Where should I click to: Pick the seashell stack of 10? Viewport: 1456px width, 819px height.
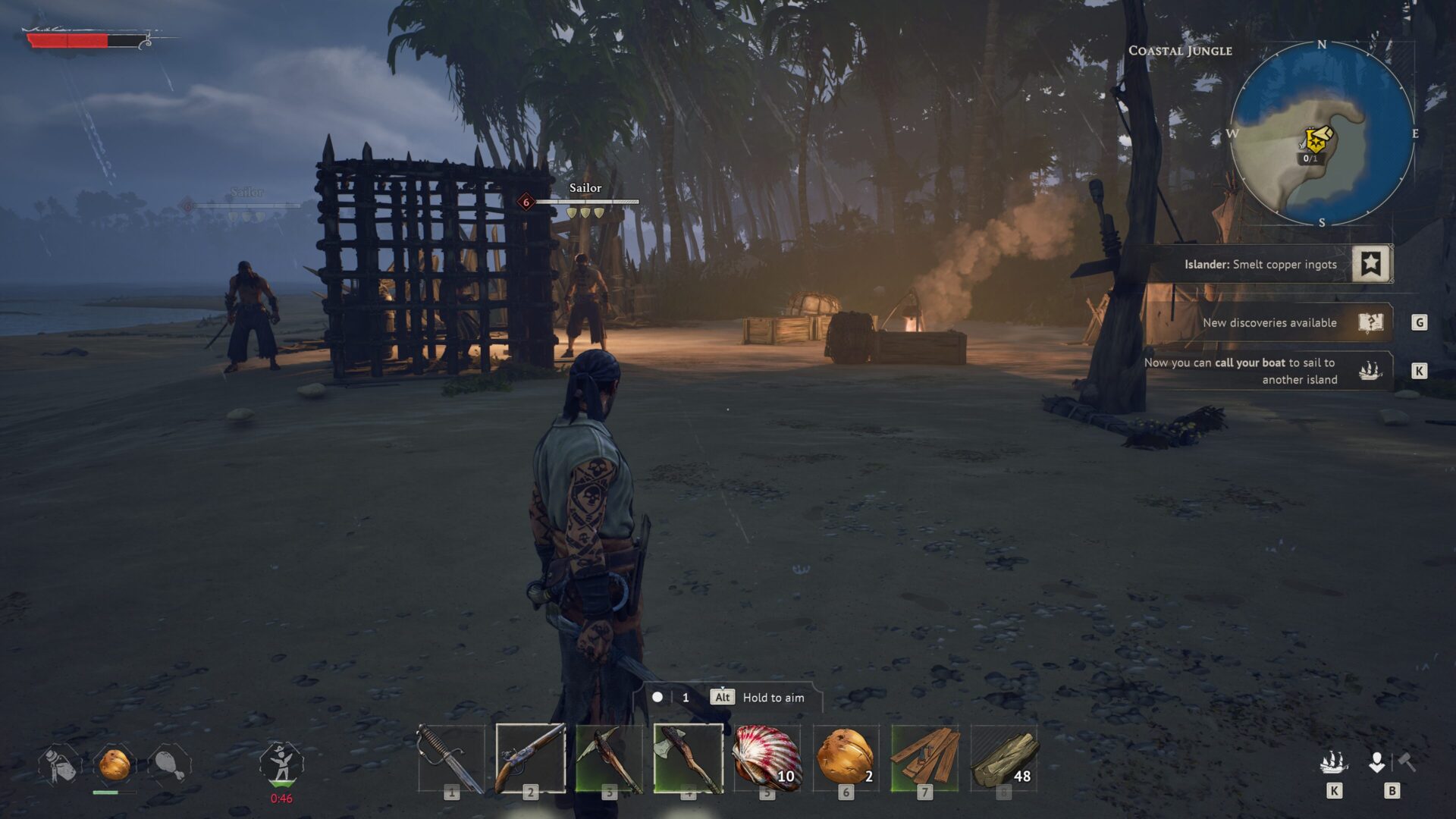pos(767,758)
